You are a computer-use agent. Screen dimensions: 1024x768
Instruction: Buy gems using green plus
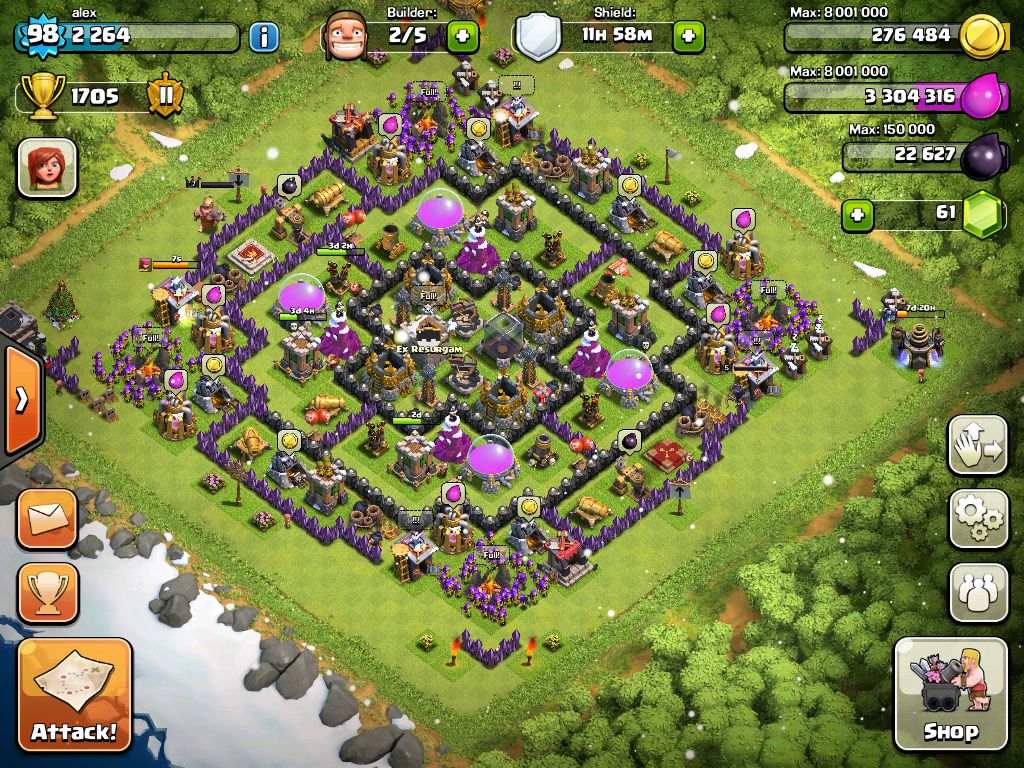point(856,214)
